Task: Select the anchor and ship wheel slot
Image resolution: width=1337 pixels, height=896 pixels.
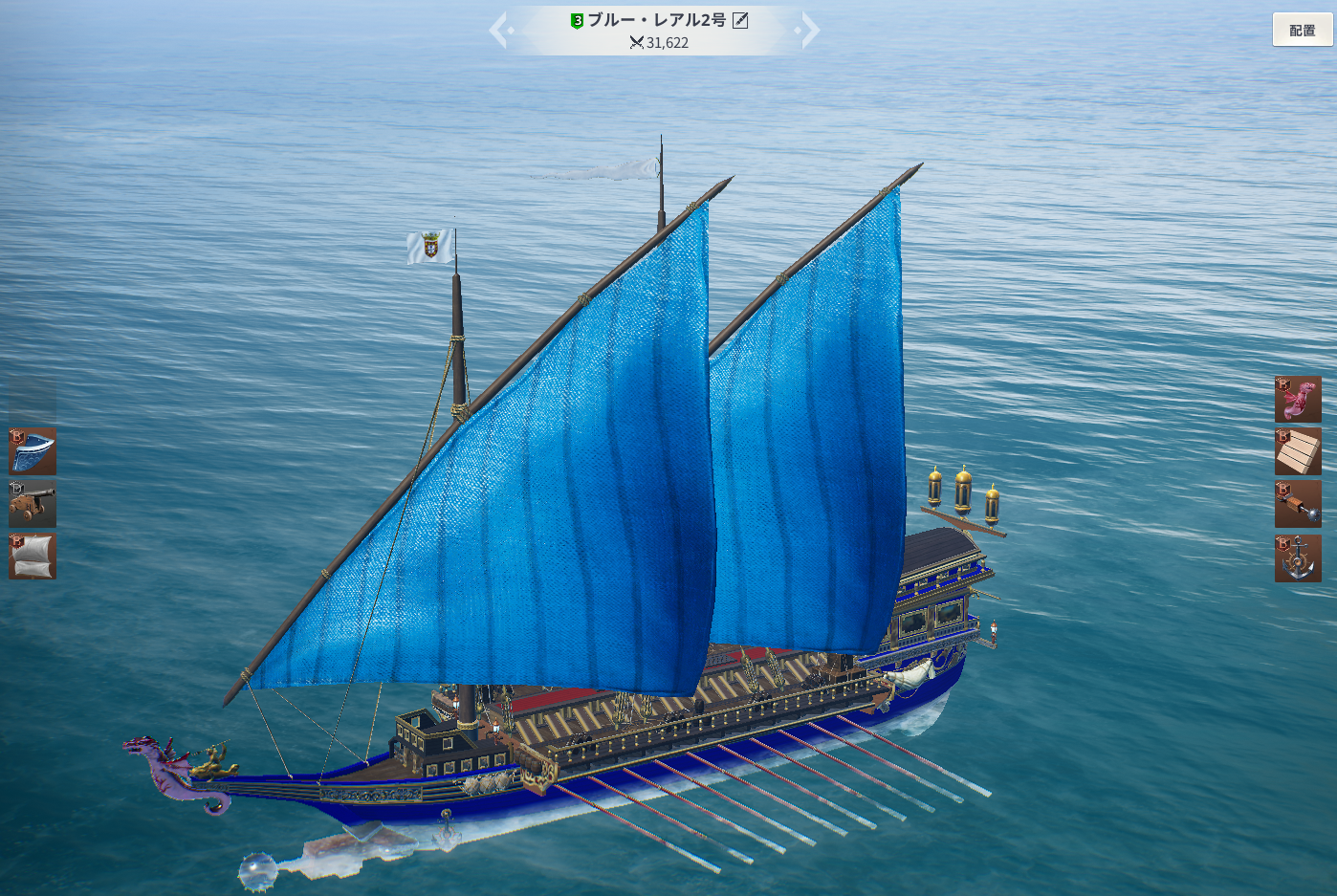Action: (x=1298, y=558)
